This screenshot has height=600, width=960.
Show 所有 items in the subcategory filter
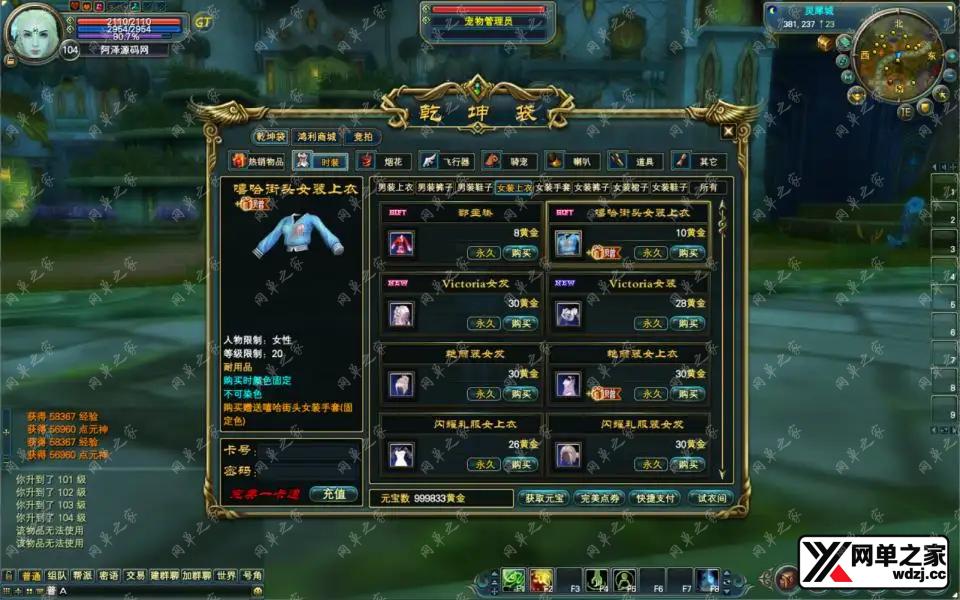tap(708, 187)
